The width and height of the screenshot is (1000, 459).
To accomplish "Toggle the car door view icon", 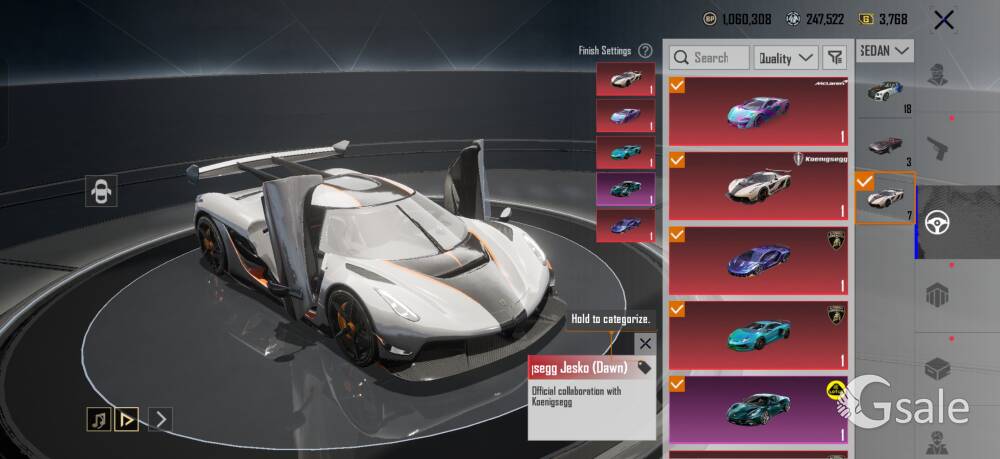I will (x=102, y=191).
